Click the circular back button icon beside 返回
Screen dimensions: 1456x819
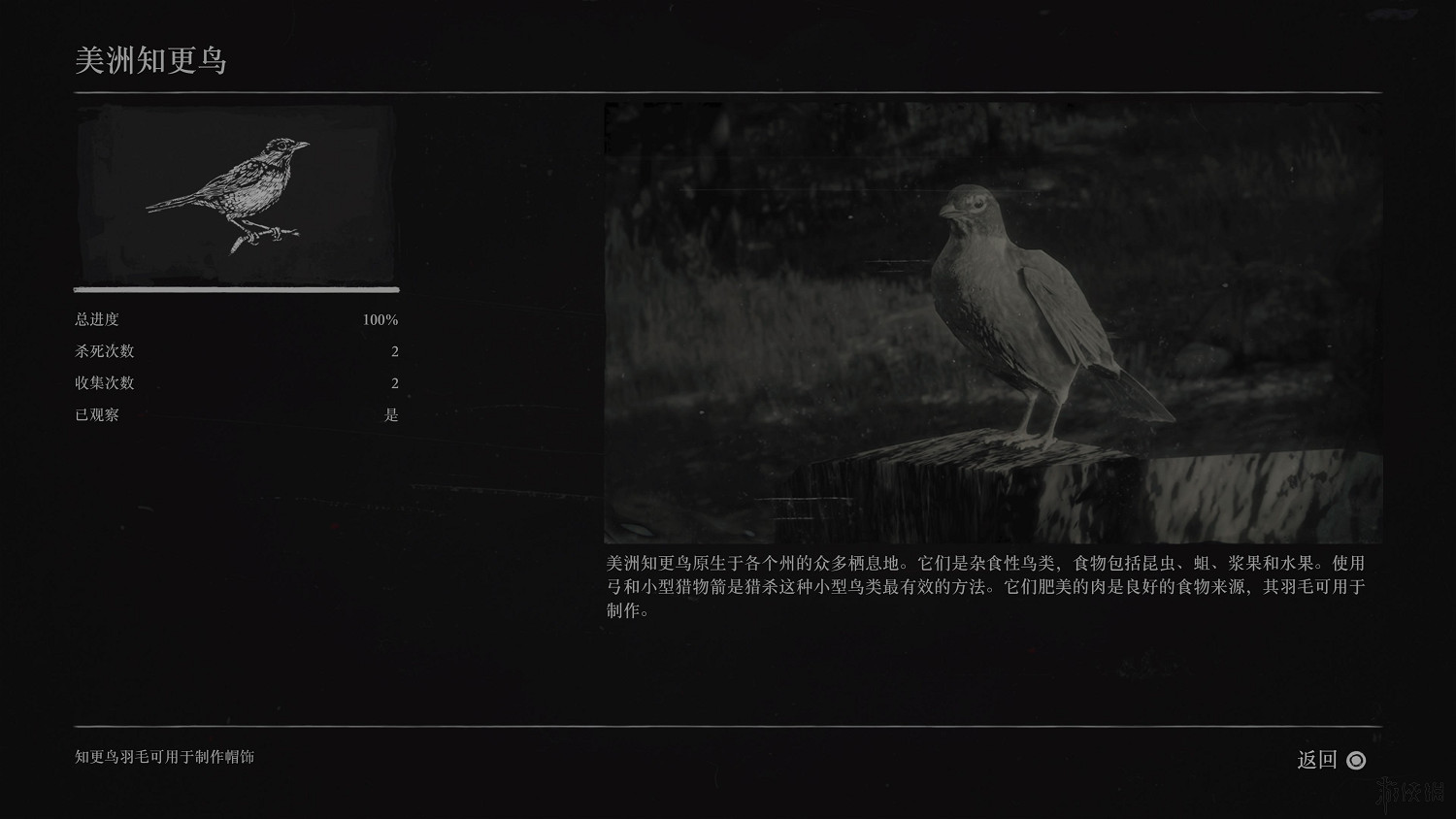pos(1355,761)
